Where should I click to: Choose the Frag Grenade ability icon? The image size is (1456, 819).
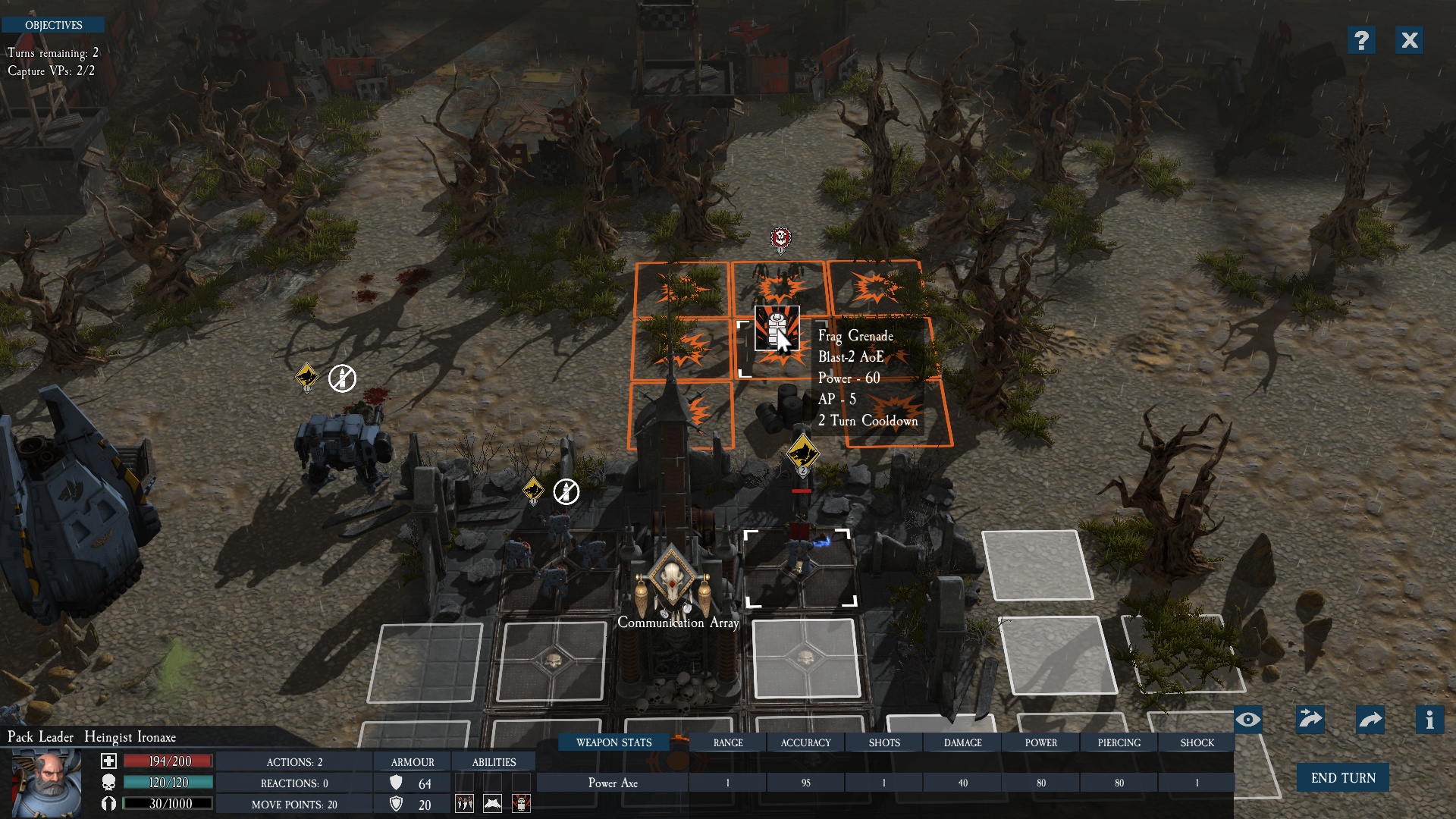521,804
